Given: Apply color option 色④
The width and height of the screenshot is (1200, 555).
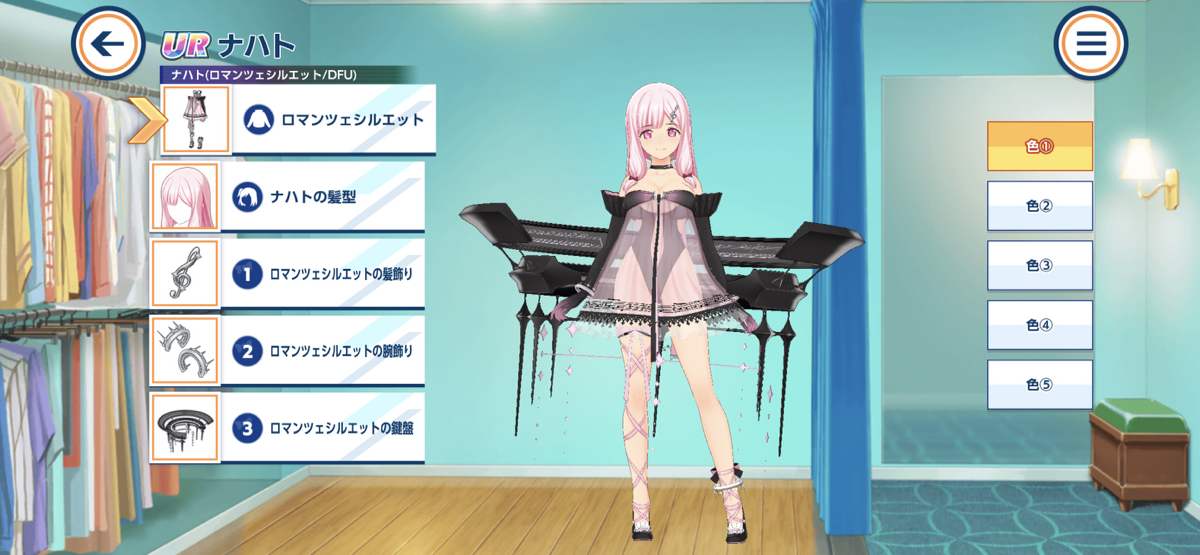Looking at the screenshot, I should pyautogui.click(x=1039, y=325).
